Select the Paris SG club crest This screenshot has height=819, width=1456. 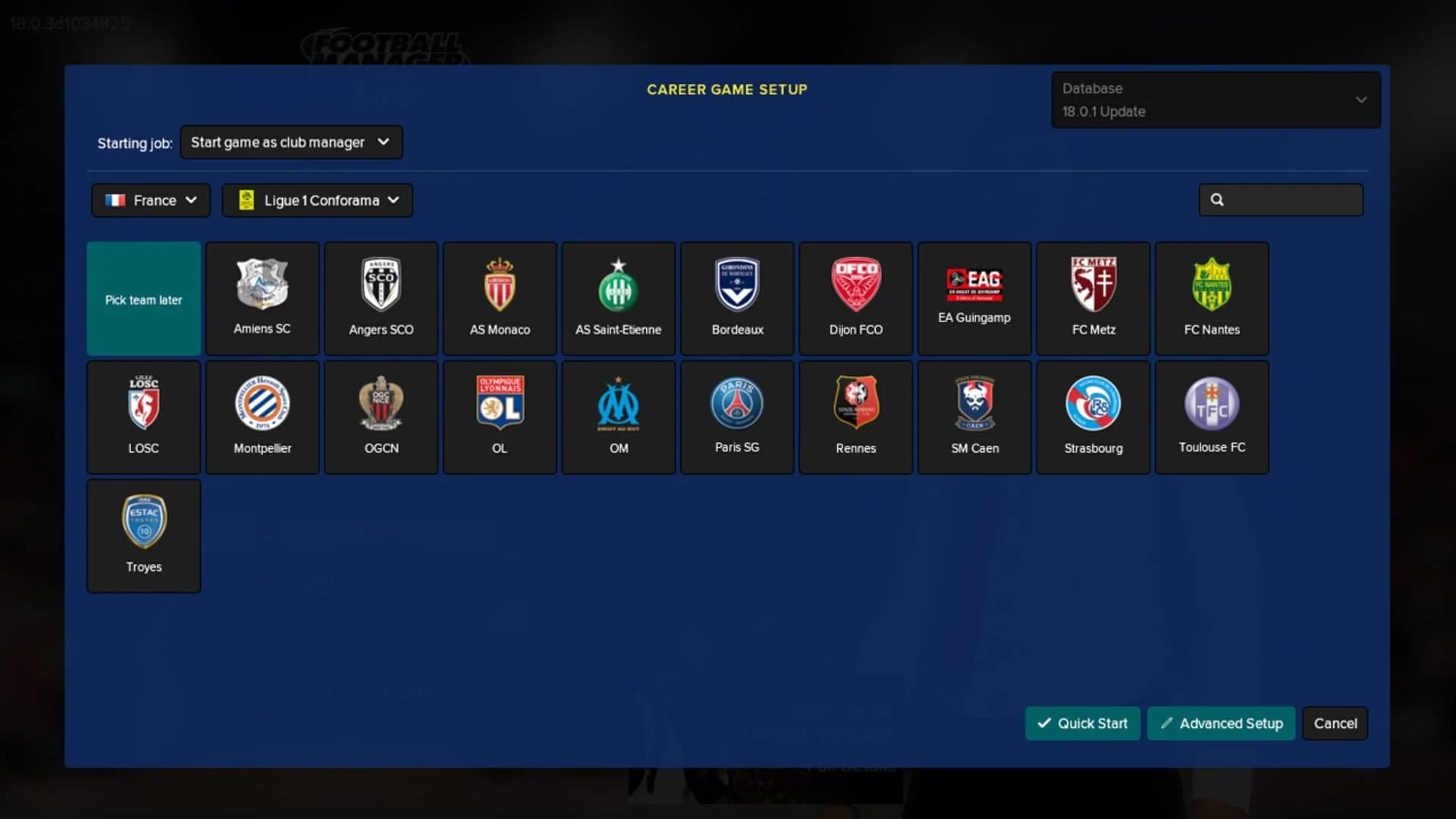tap(736, 416)
